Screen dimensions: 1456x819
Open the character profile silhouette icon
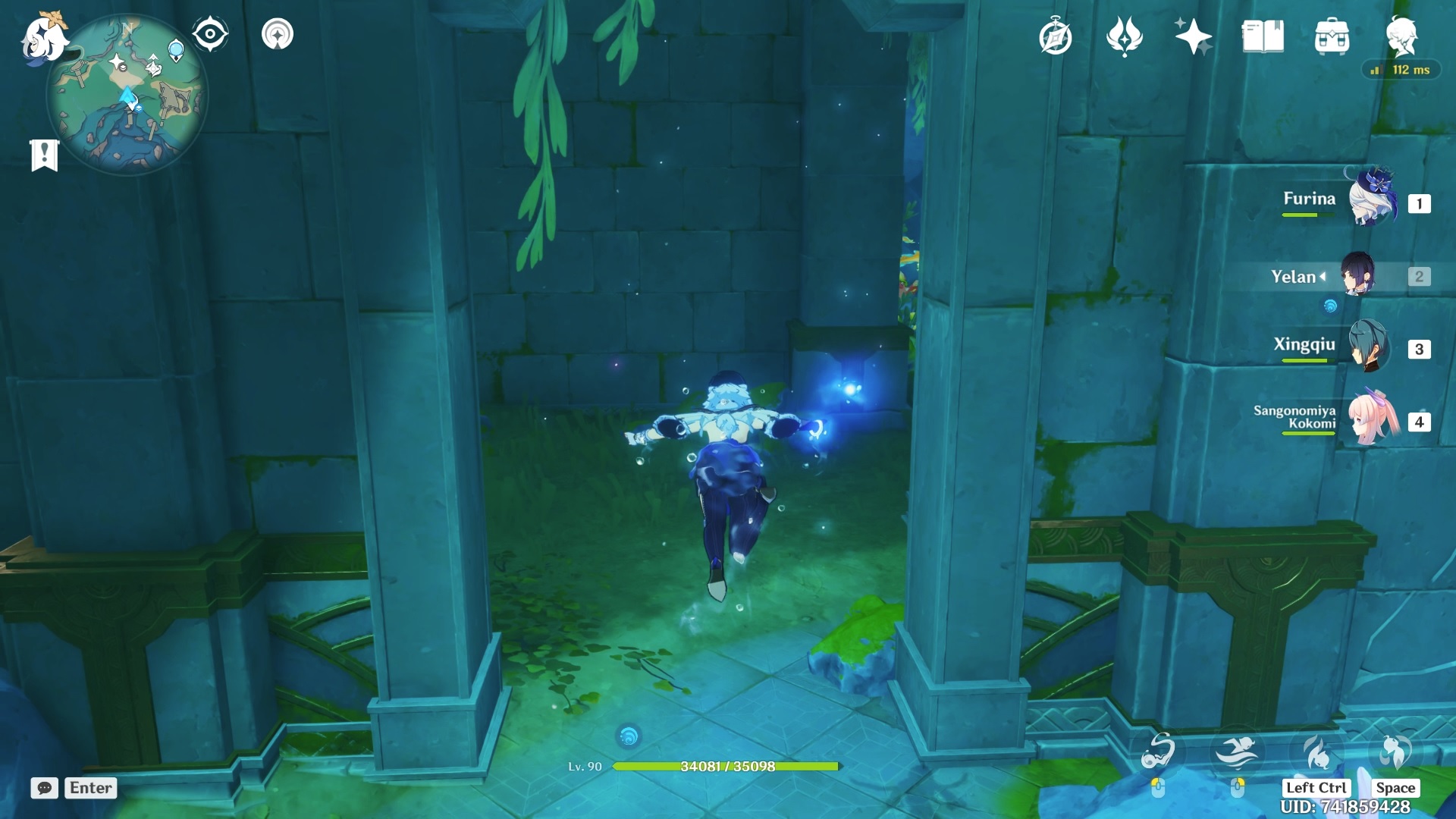1401,36
